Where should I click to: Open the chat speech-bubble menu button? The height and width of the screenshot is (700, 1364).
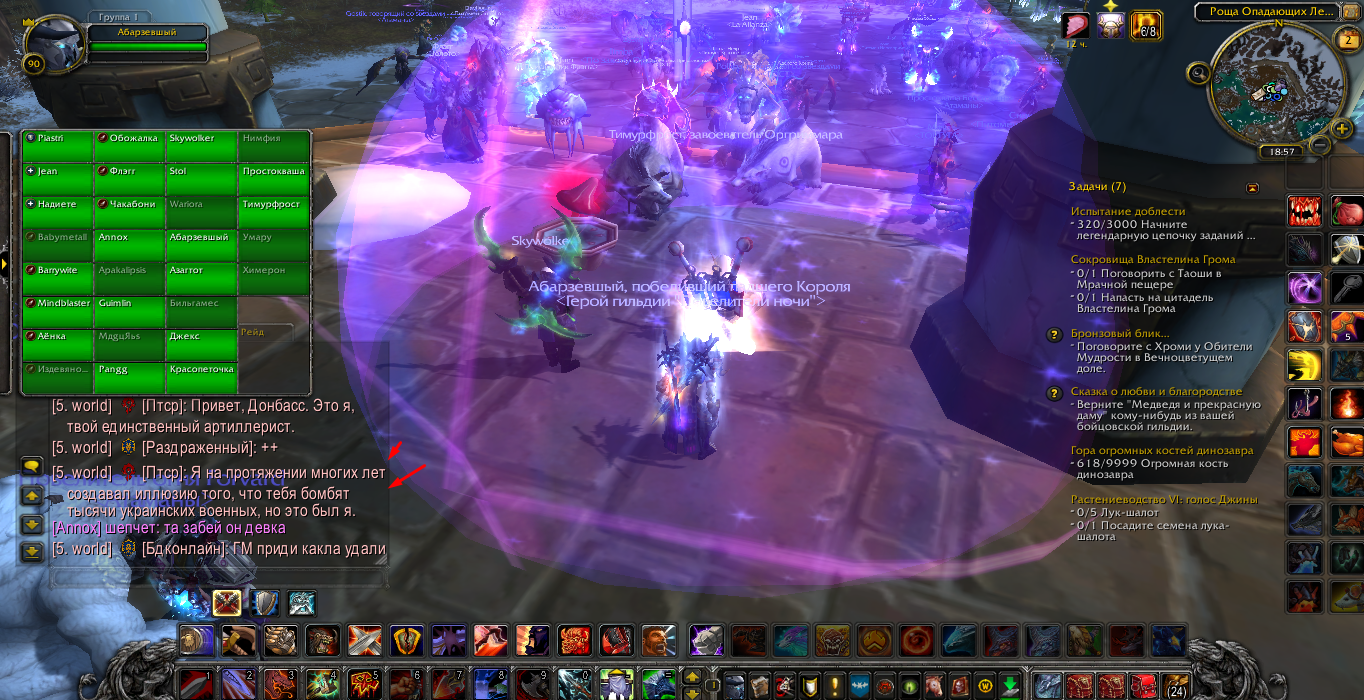31,467
